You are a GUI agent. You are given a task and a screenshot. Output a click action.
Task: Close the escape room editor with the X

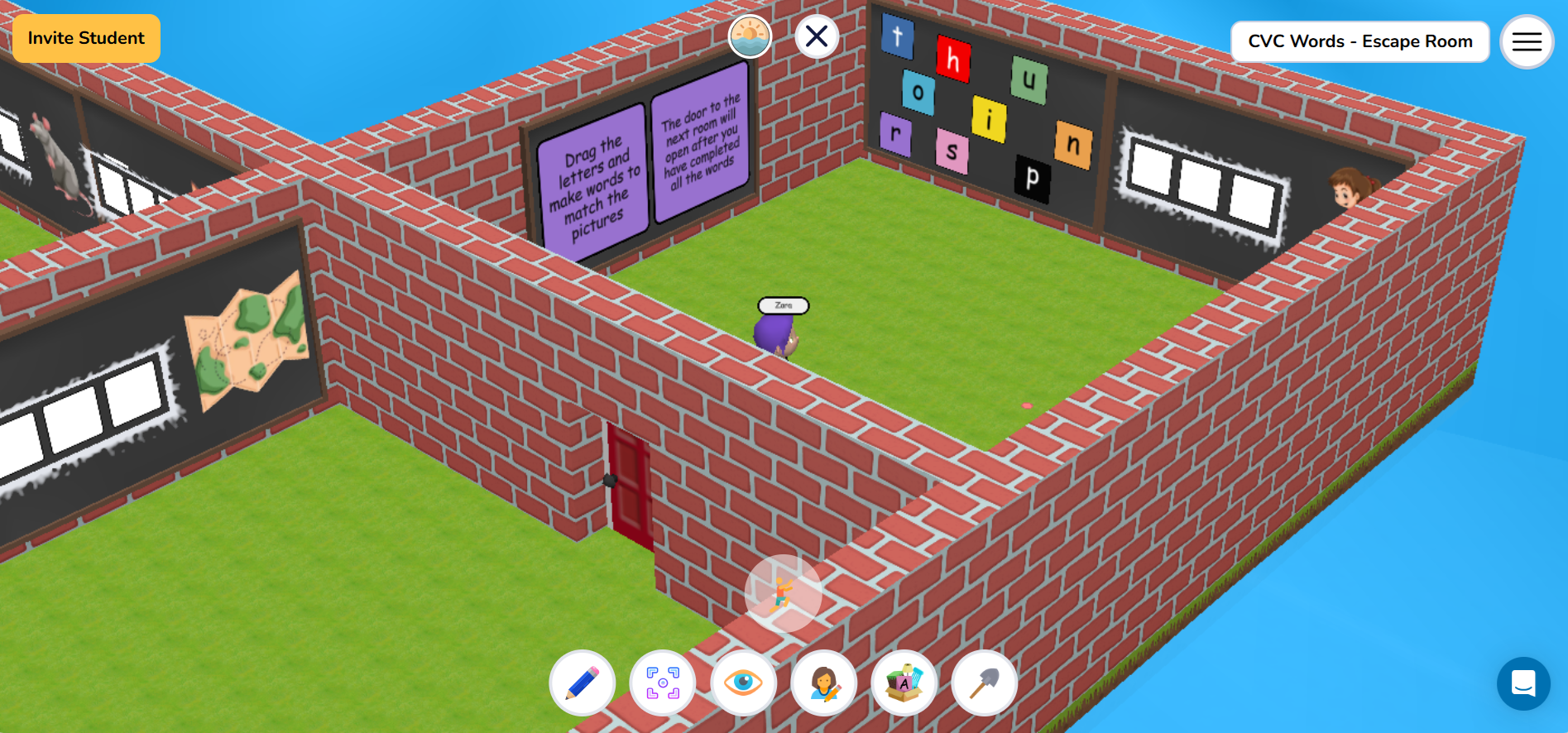point(816,36)
